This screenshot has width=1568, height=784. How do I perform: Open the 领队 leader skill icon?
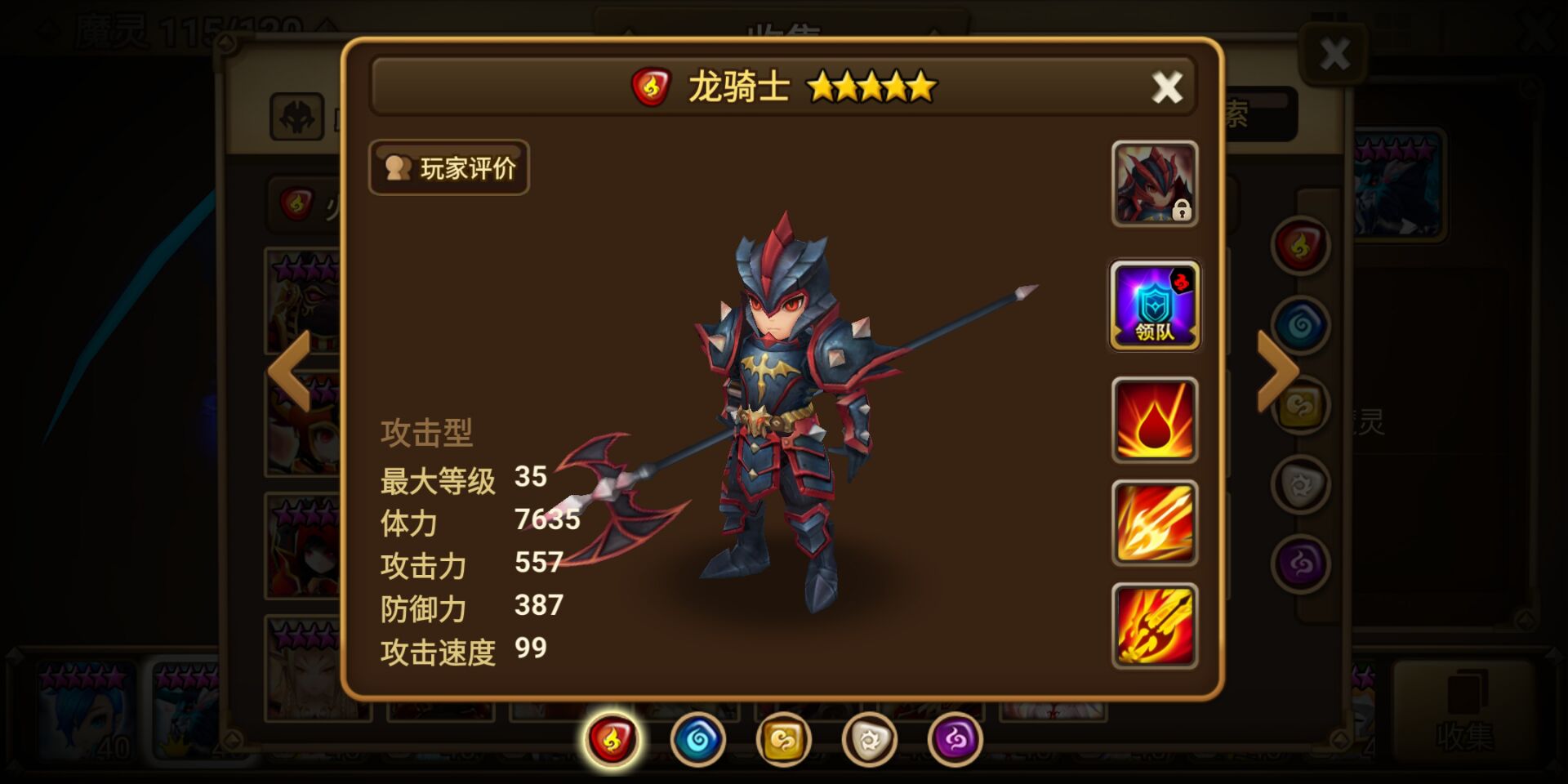(x=1154, y=306)
